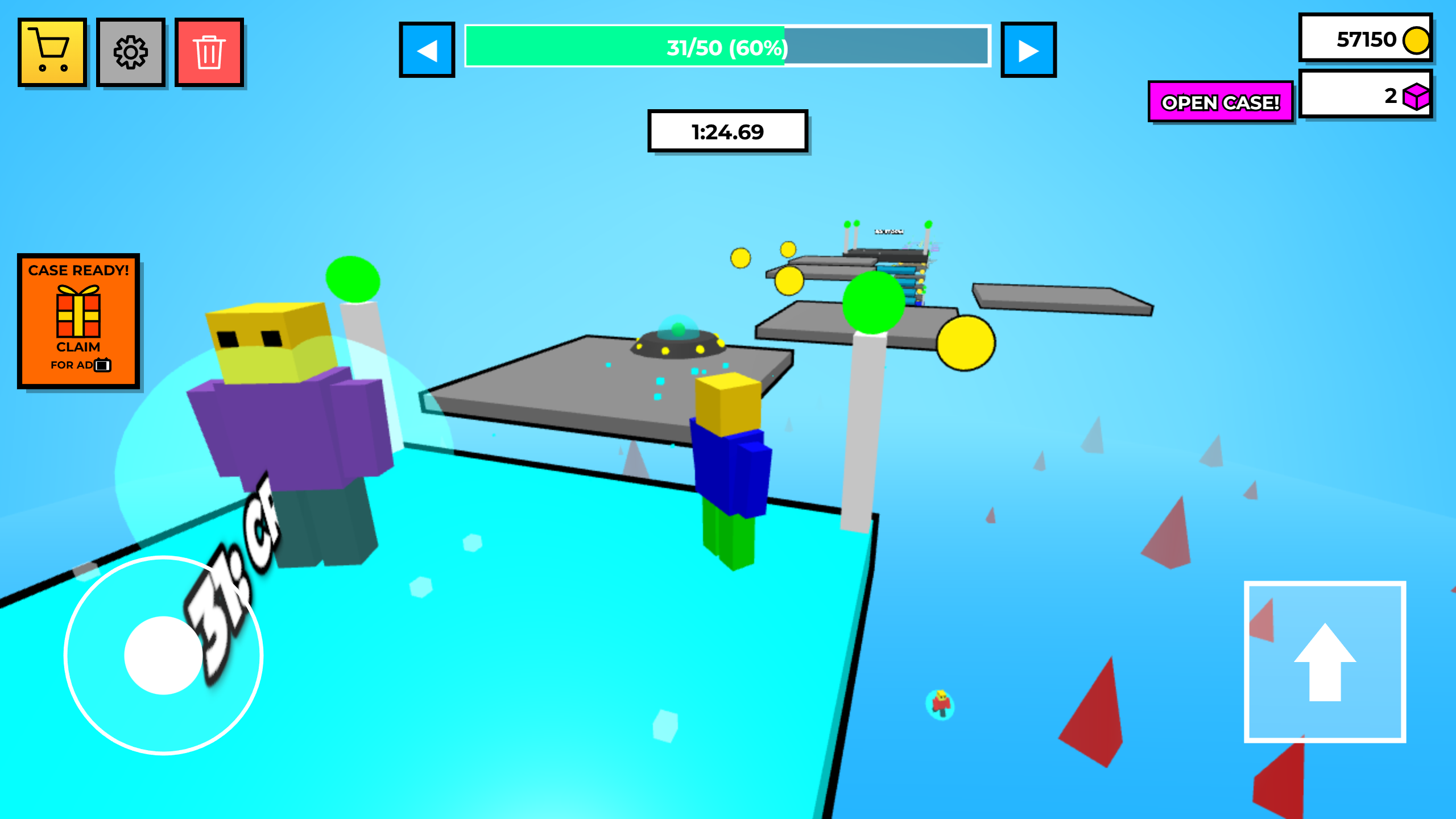Viewport: 1456px width, 819px height.
Task: Open the shop cart icon
Action: coord(52,53)
